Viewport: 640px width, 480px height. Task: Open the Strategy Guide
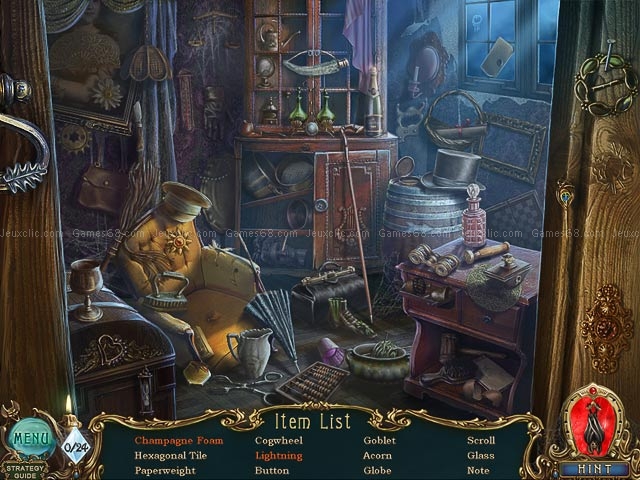pos(24,467)
